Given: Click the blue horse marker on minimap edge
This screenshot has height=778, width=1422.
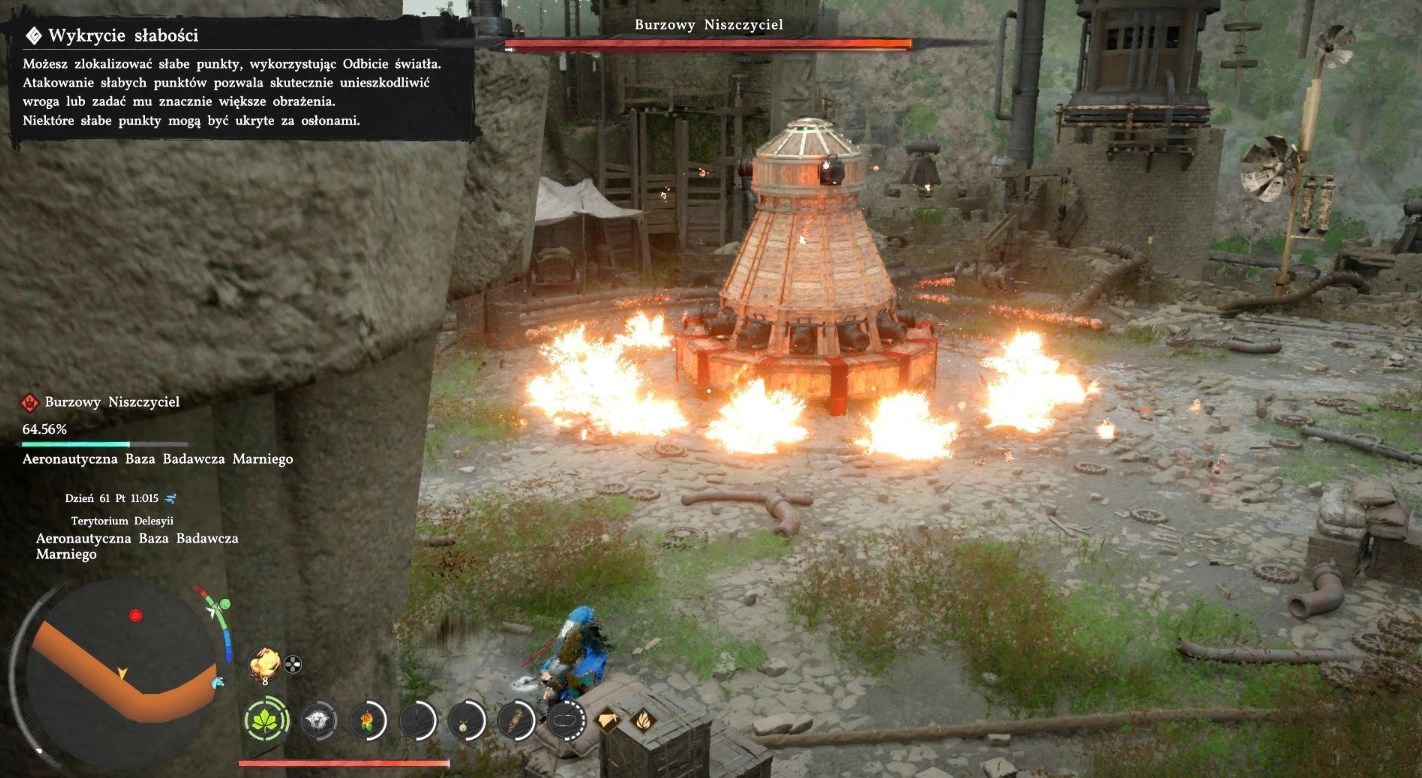Looking at the screenshot, I should 218,682.
